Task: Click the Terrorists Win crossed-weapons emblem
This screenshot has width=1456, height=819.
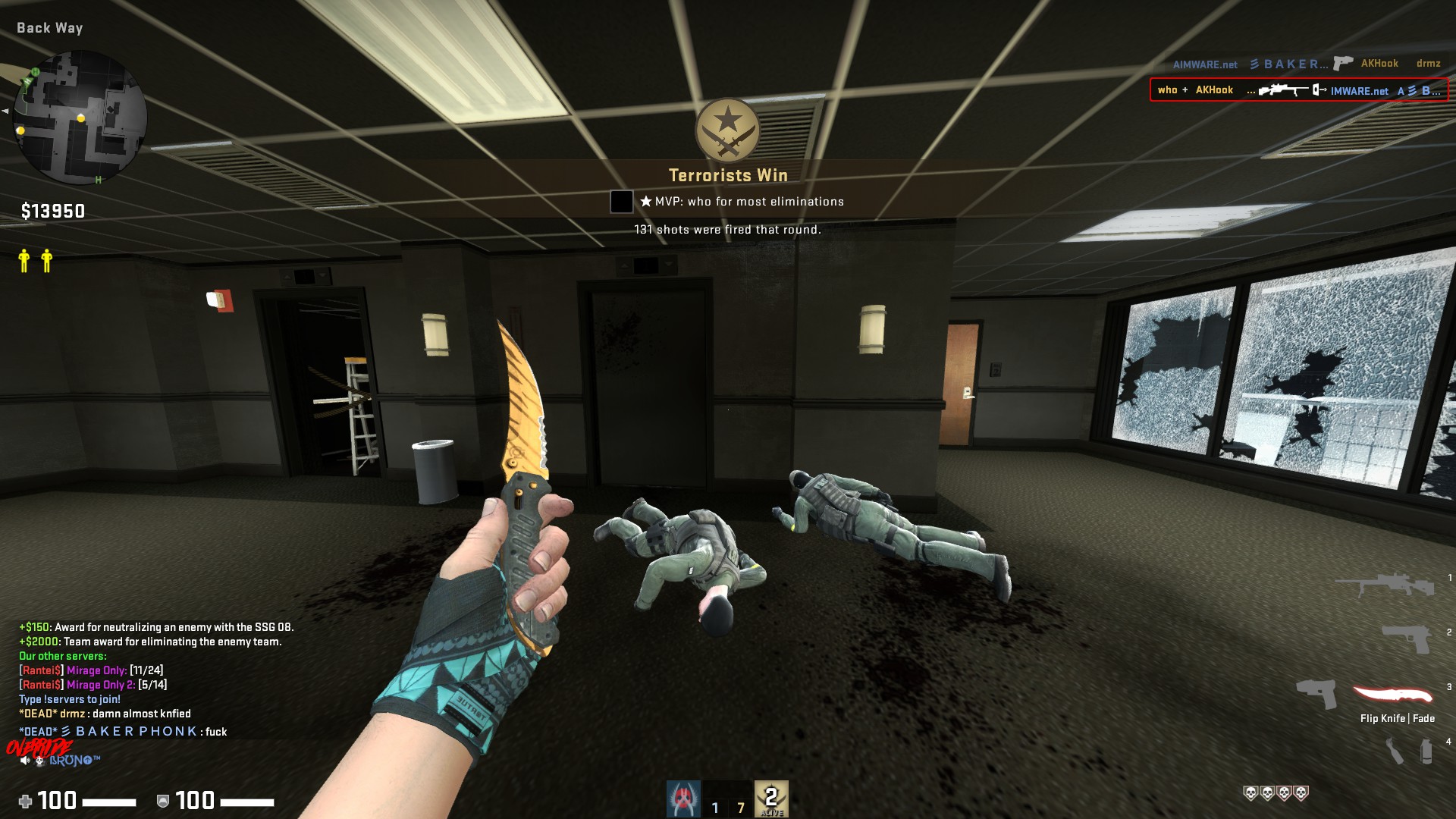Action: click(726, 130)
